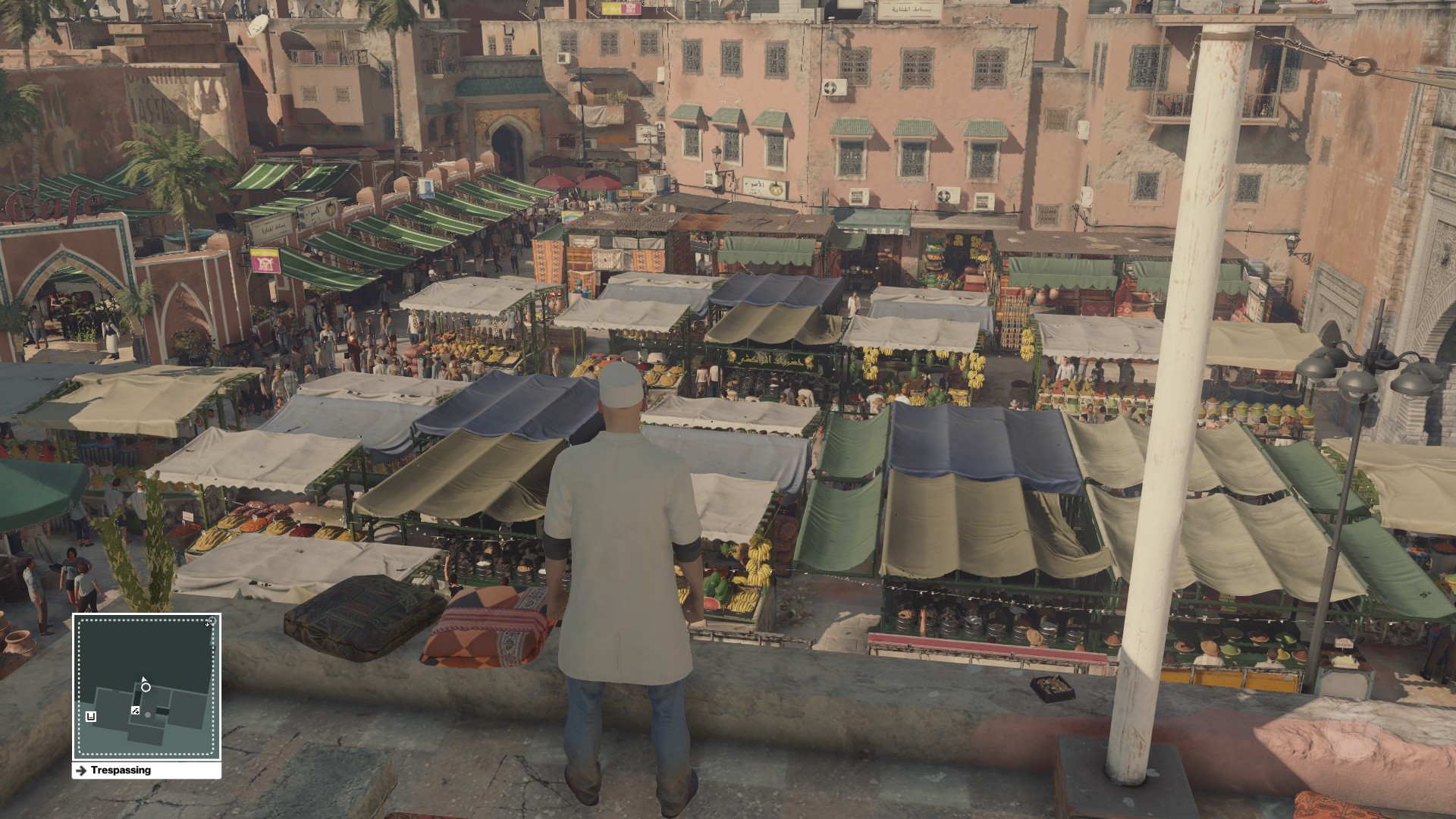Open the minimap in the corner
Viewport: 1456px width, 819px height.
click(x=146, y=686)
